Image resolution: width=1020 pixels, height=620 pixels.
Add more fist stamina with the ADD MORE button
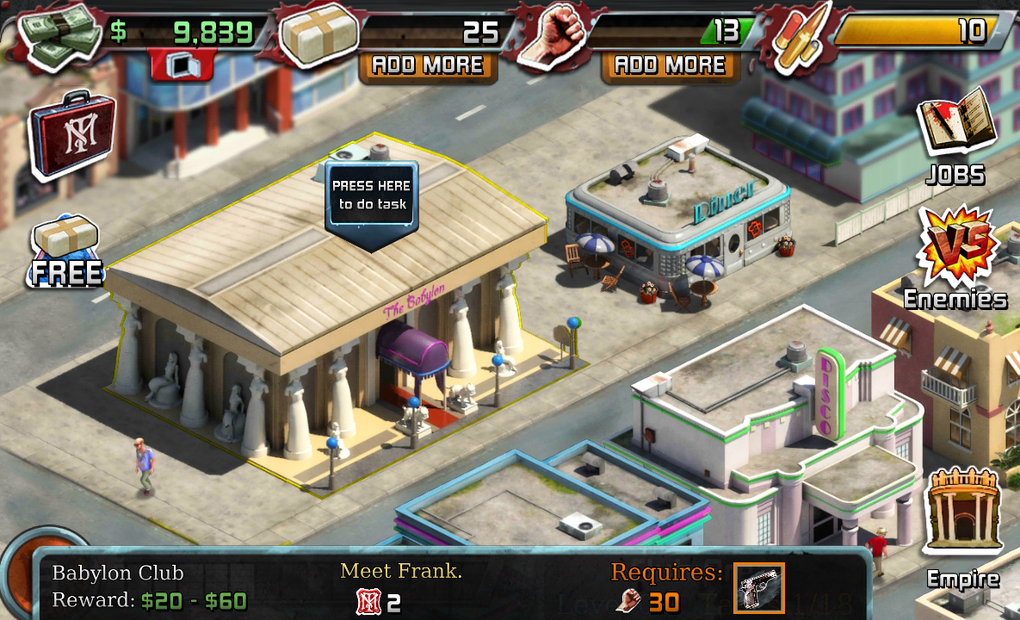[670, 66]
